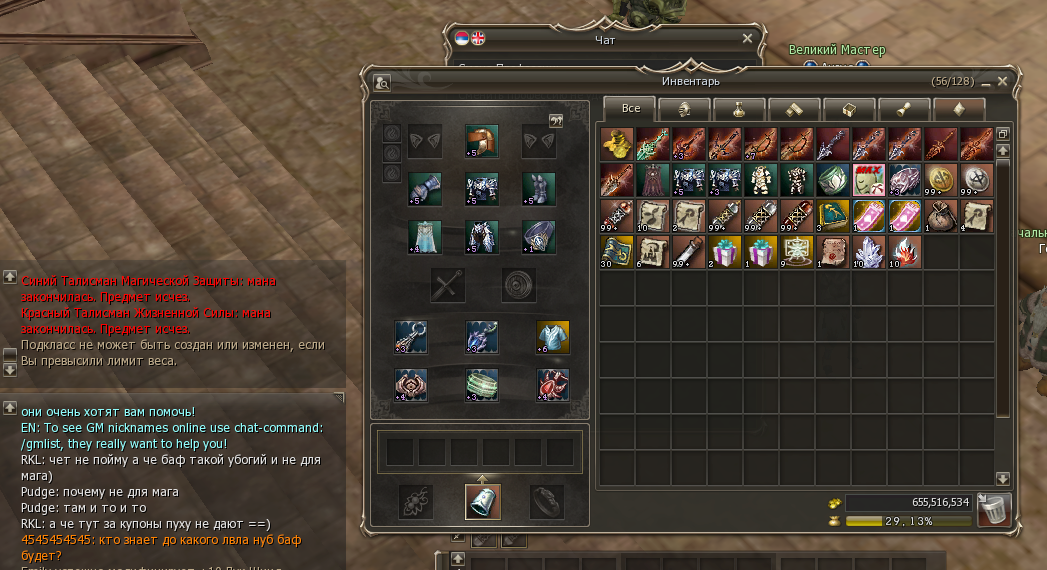Screen dimensions: 1047x570
Task: Click the quotation mark button in equipment panel
Action: (556, 120)
